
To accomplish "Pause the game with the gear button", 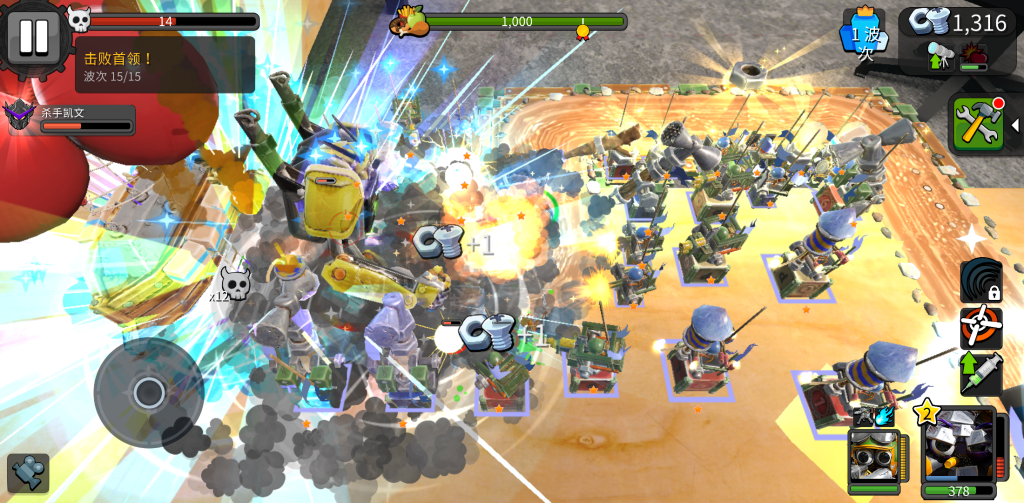I will pos(33,37).
